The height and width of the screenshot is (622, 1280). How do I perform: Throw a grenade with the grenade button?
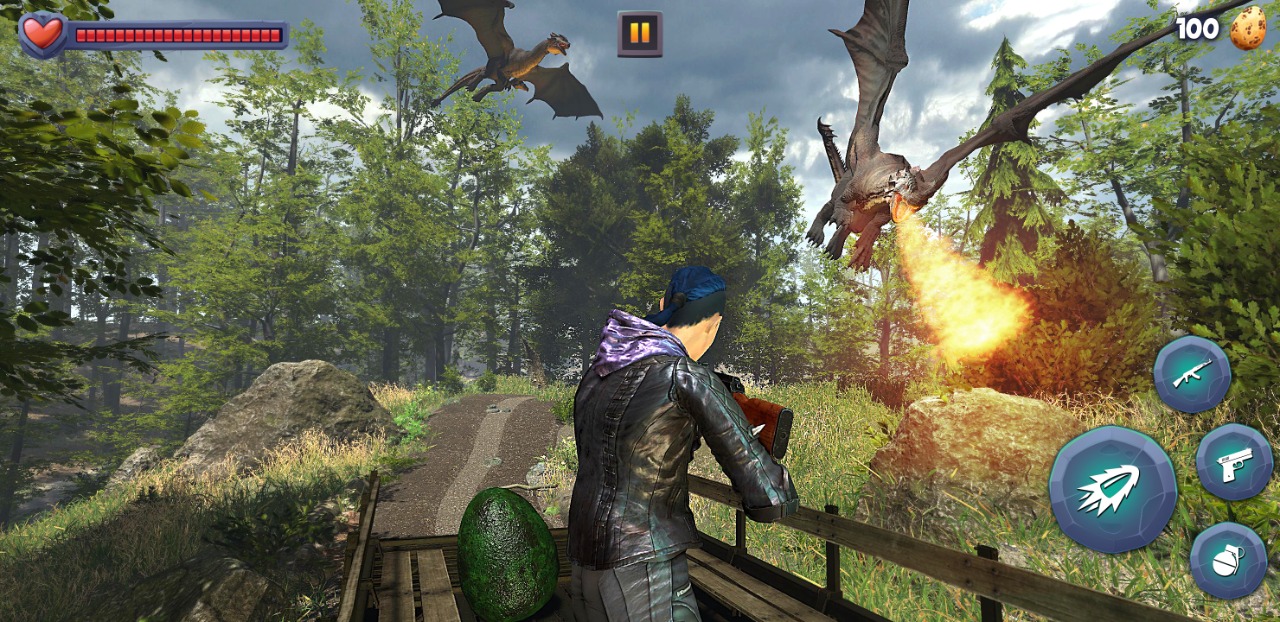[1228, 560]
